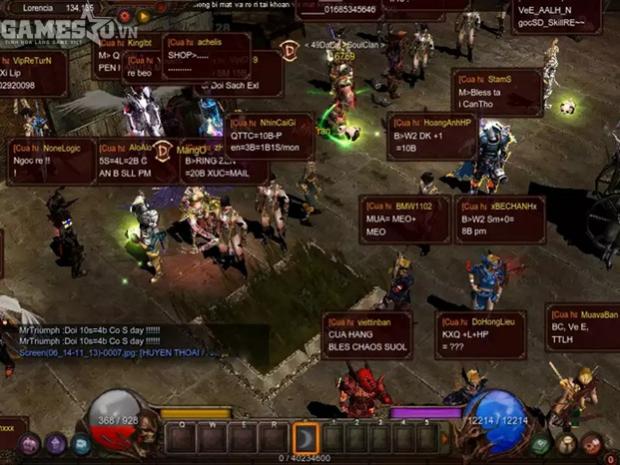The width and height of the screenshot is (620, 465).
Task: Click the green round menu button
Action: [541, 444]
